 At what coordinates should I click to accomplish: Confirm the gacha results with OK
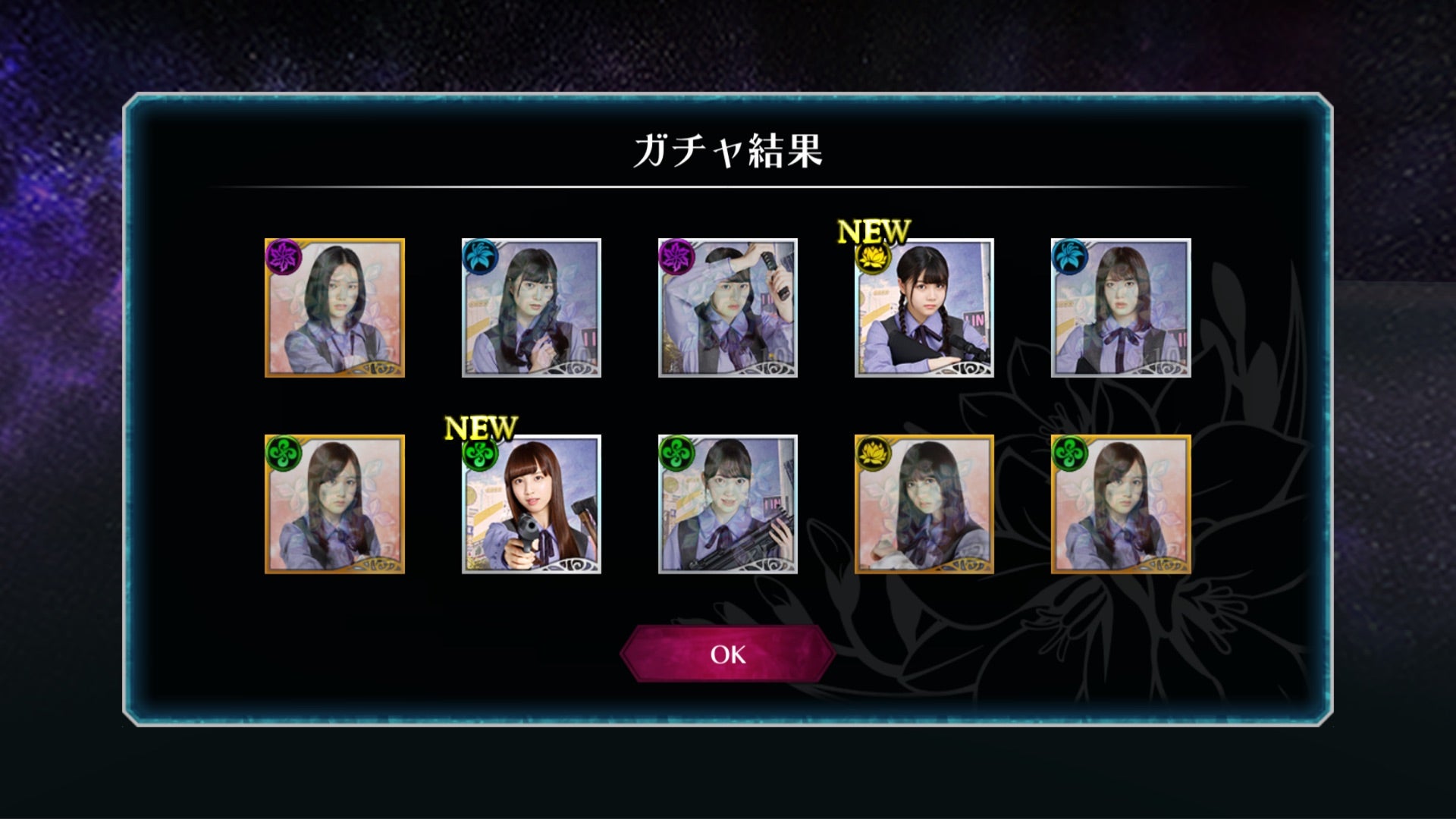(x=727, y=654)
